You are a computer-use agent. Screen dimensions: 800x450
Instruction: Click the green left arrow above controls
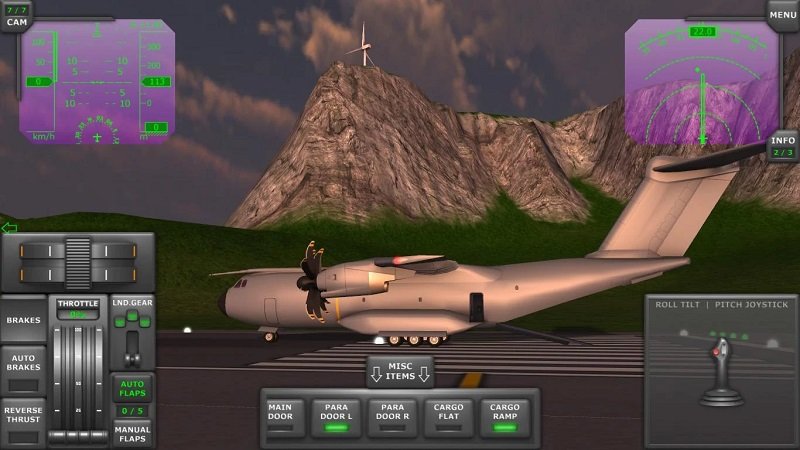click(9, 228)
